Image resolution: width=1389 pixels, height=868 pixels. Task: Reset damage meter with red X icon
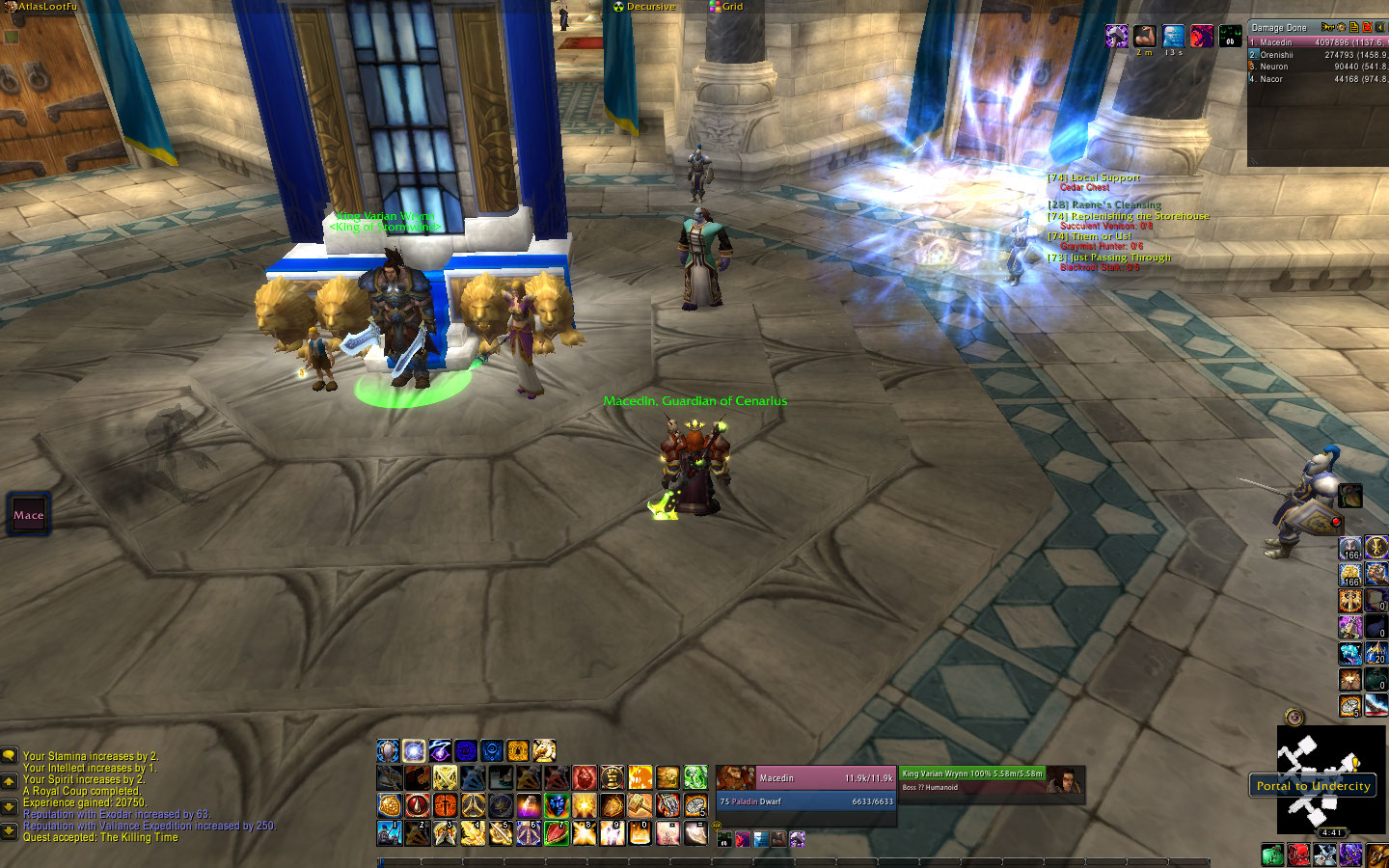[1367, 27]
